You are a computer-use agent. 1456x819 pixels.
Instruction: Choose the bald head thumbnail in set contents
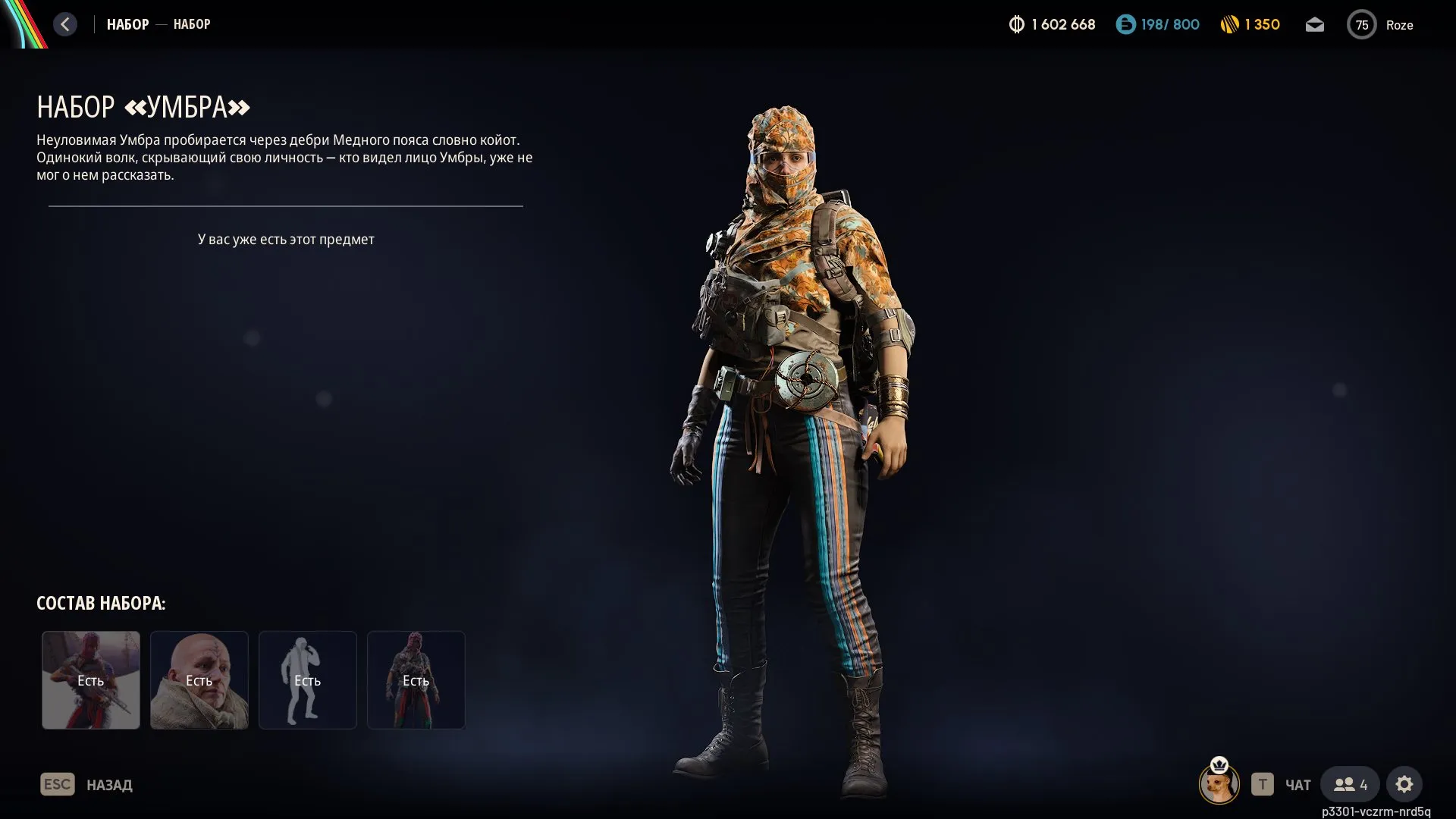point(199,680)
